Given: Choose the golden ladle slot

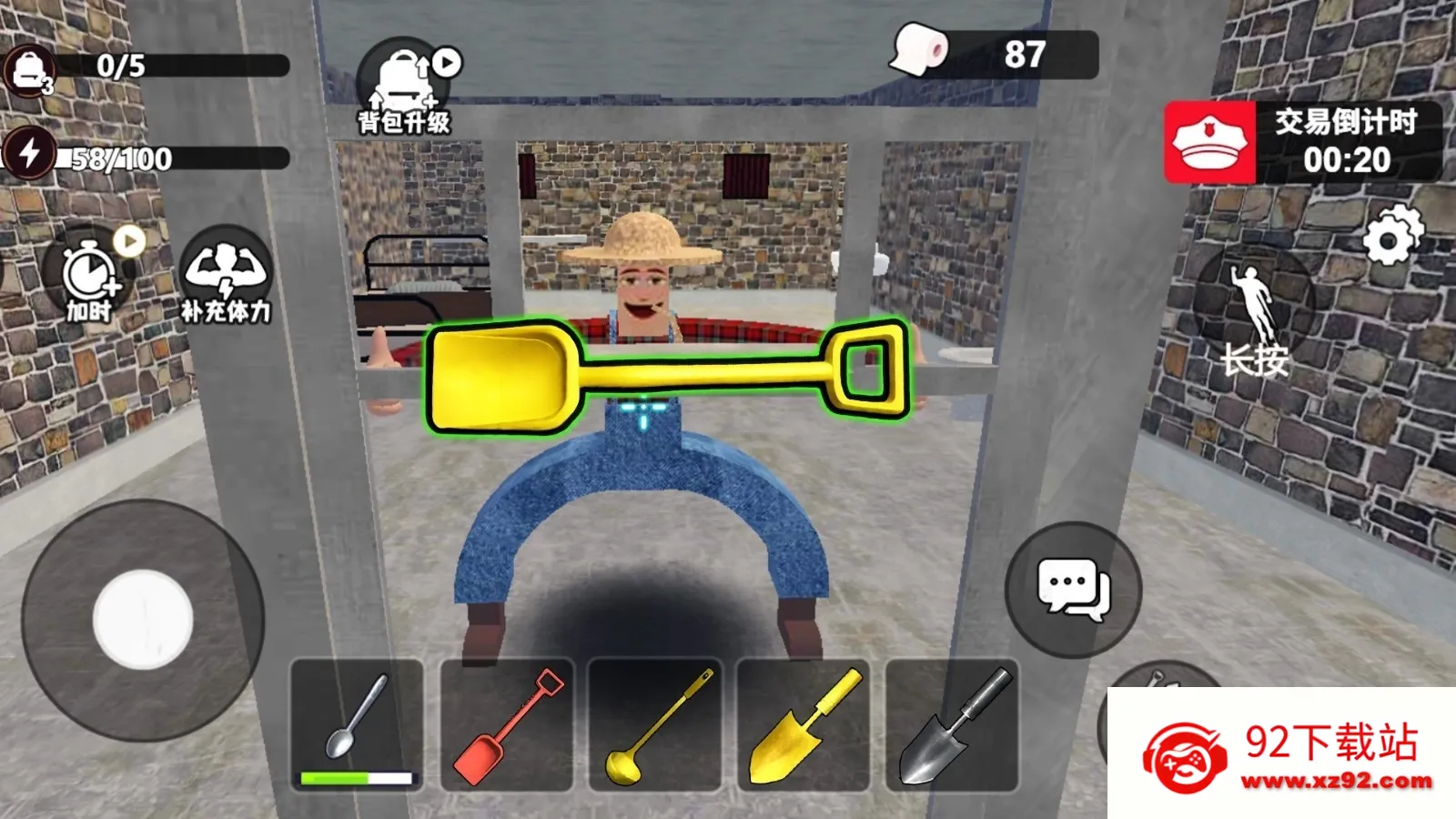Looking at the screenshot, I should click(x=655, y=725).
